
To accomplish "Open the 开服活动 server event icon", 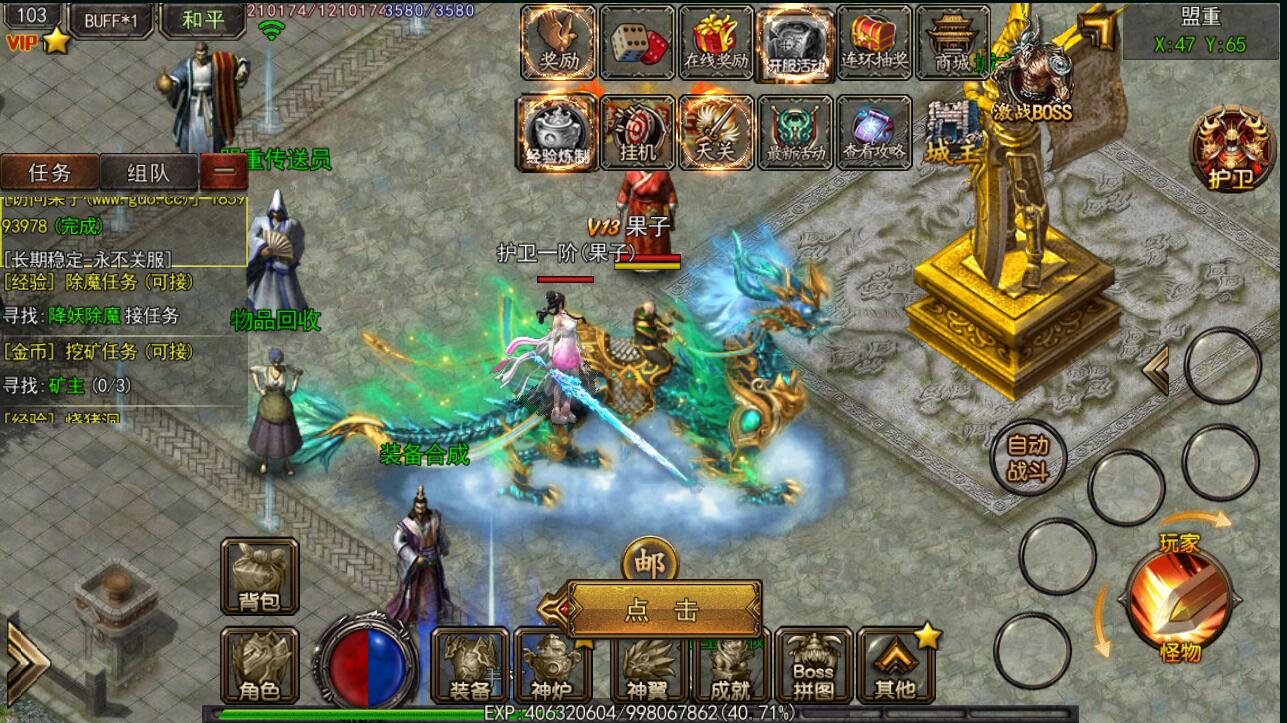I will 796,42.
